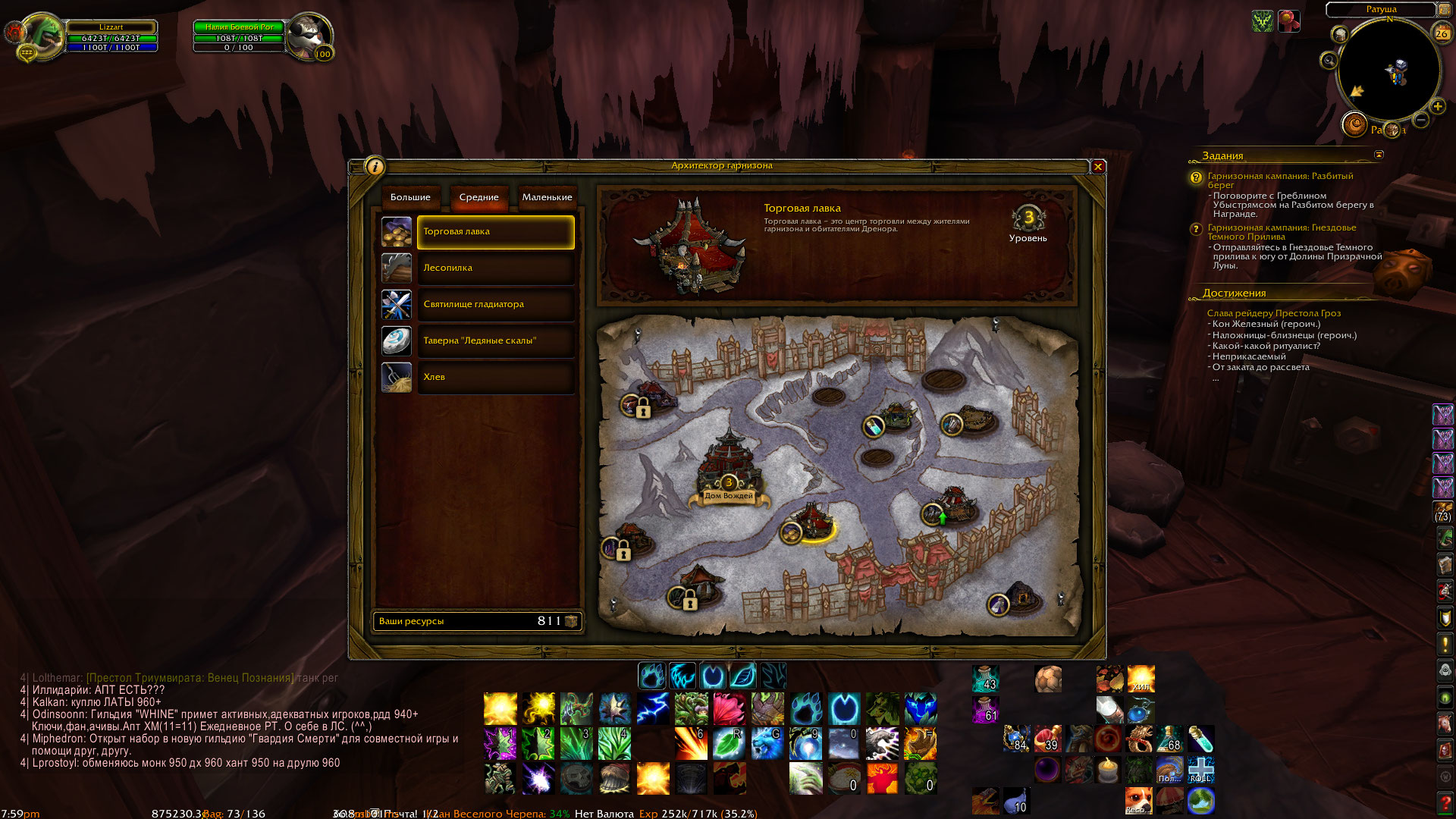Open Слава рейдеру Престола Гроз achievement
Screen dimensions: 1456x819
tap(1273, 313)
